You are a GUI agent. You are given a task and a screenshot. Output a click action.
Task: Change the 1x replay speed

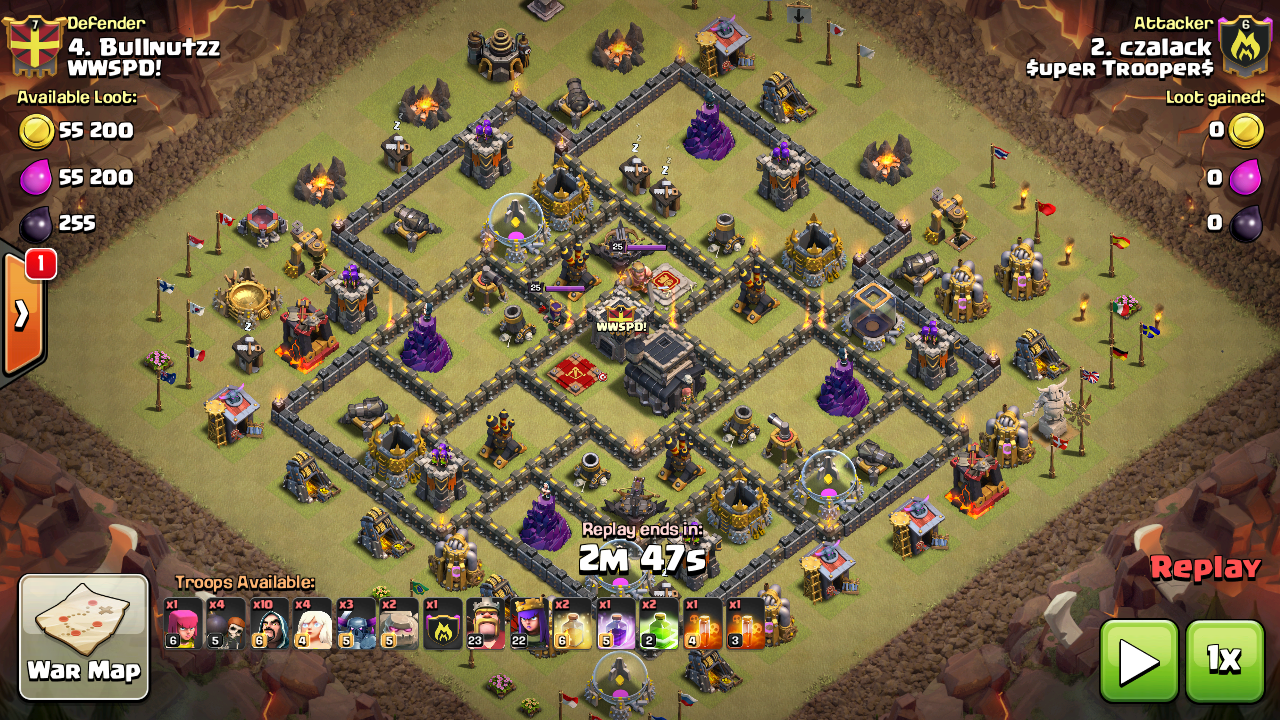[1223, 660]
